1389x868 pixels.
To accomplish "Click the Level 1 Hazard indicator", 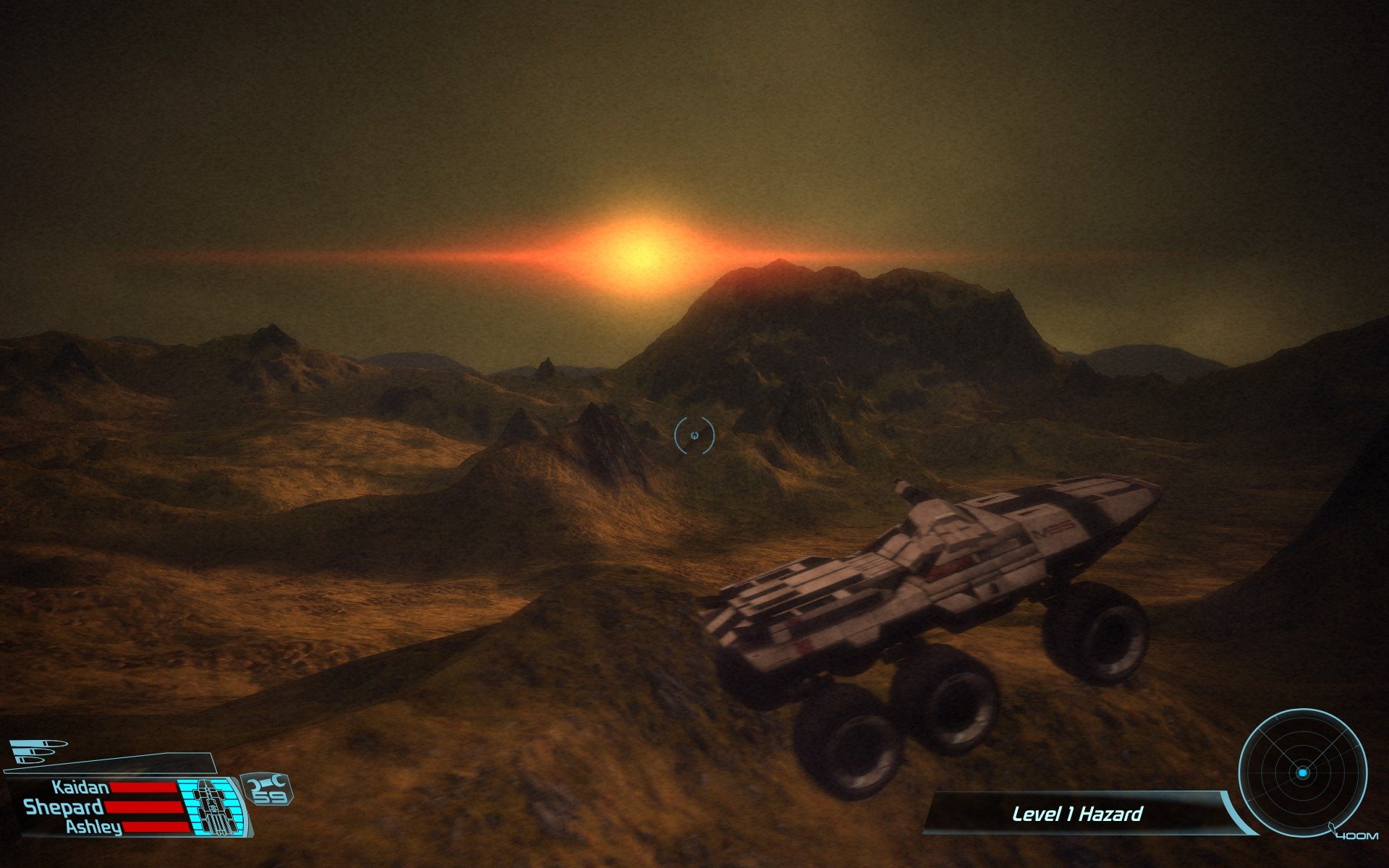I will [x=1076, y=814].
